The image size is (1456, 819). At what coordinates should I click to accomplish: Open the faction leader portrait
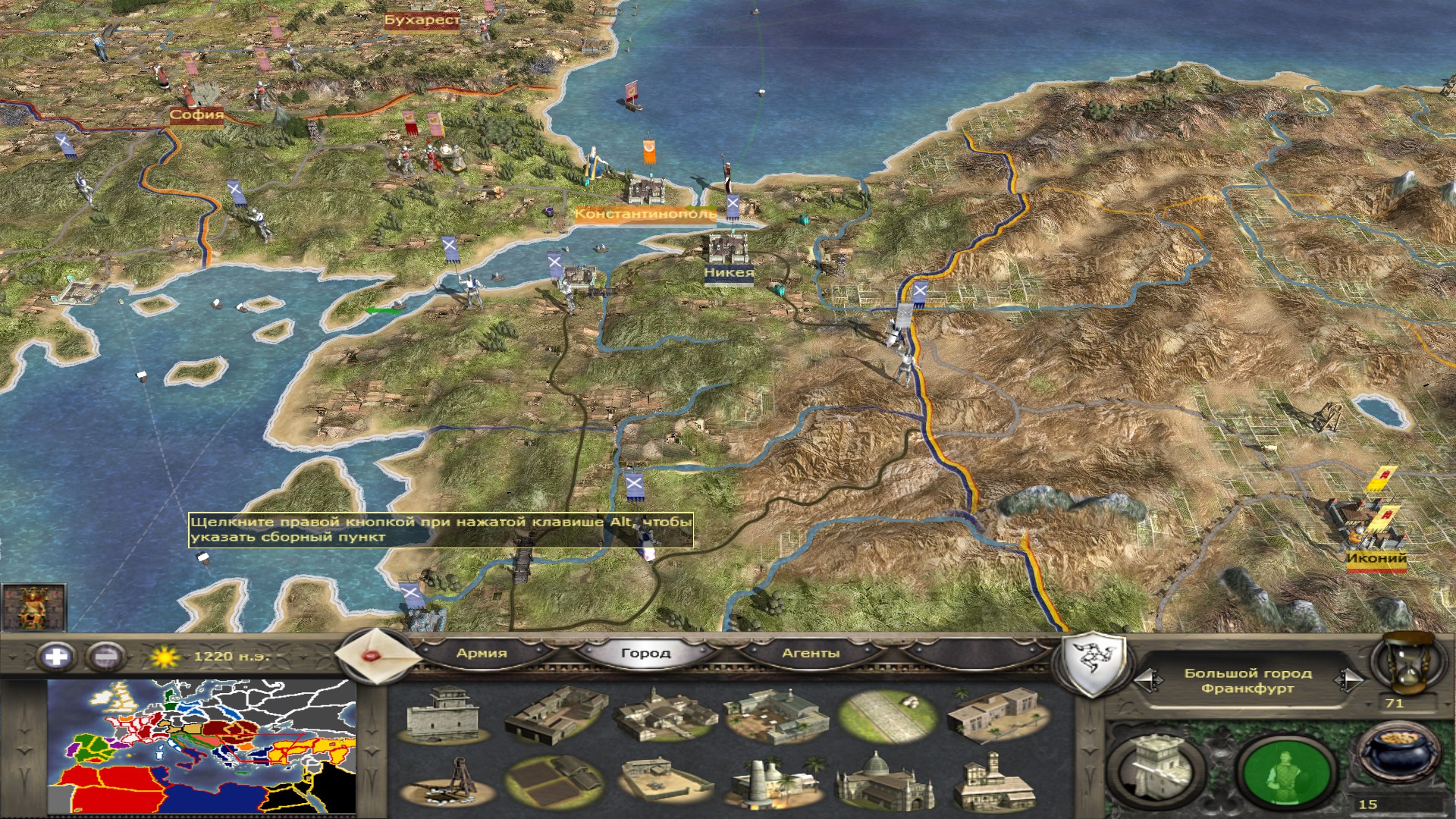(33, 607)
